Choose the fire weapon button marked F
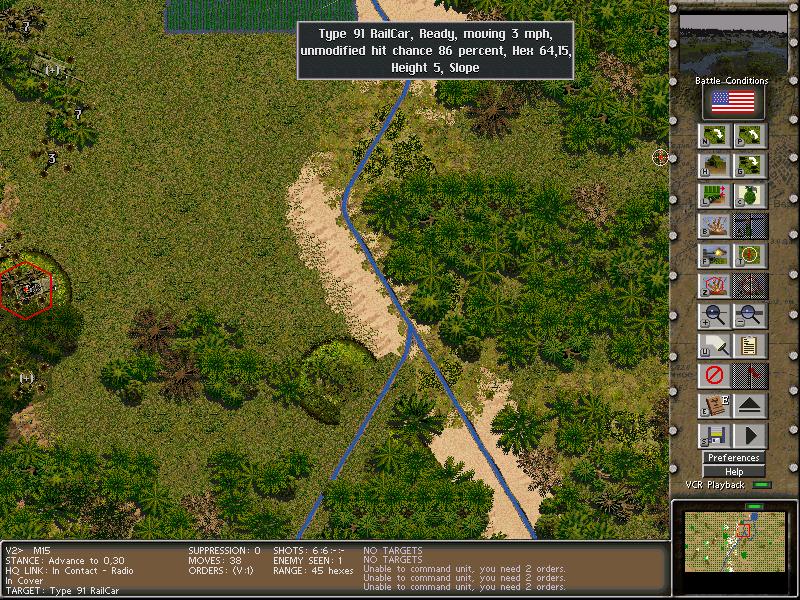This screenshot has width=800, height=600. coord(715,256)
